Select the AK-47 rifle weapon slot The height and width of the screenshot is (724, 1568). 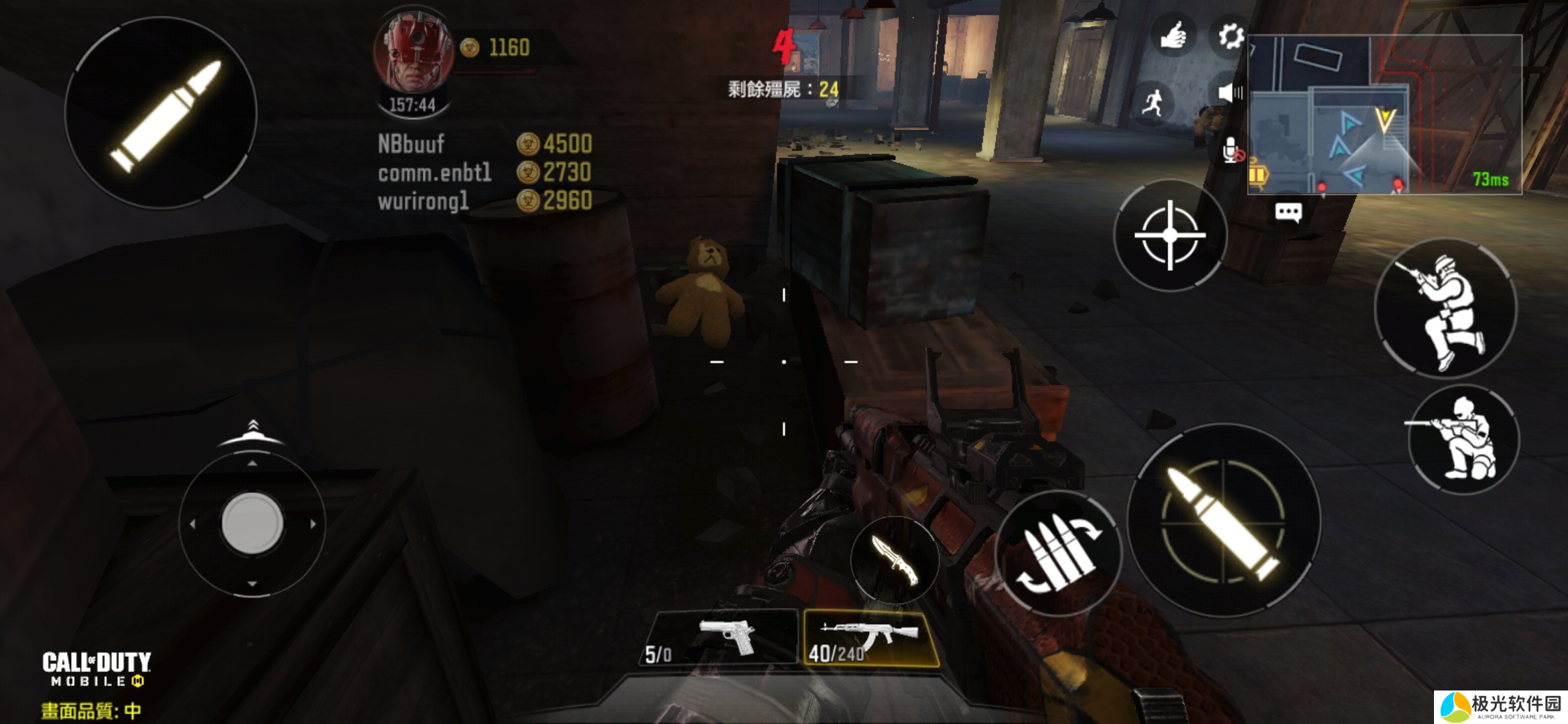click(x=870, y=638)
